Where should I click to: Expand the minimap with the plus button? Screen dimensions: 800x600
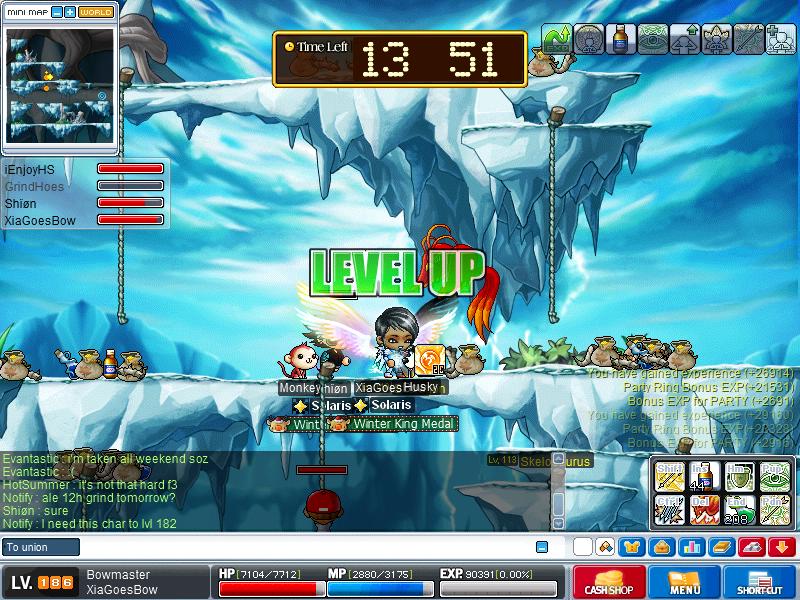coord(70,12)
